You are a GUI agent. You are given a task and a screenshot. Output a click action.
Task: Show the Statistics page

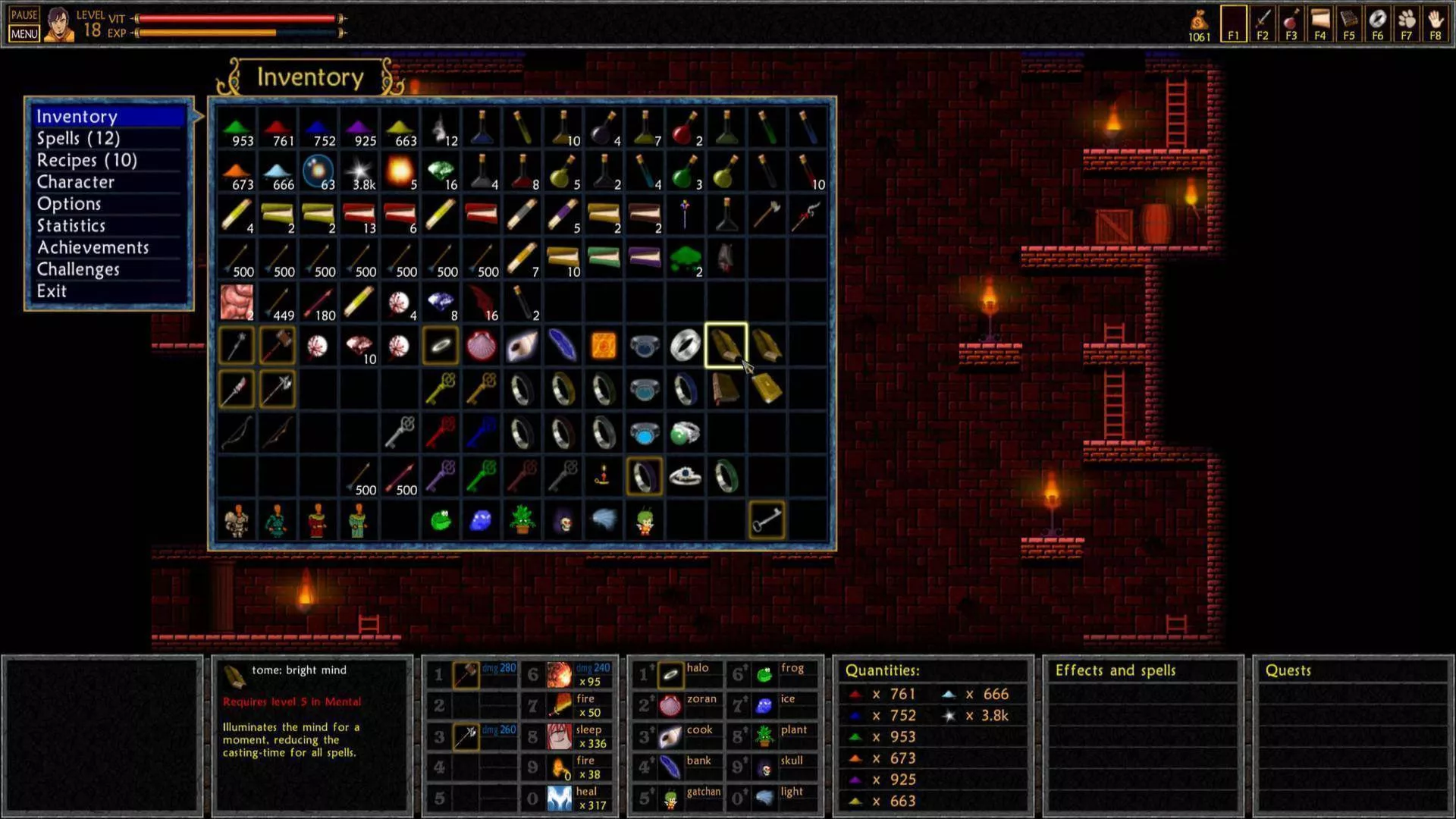pos(71,226)
